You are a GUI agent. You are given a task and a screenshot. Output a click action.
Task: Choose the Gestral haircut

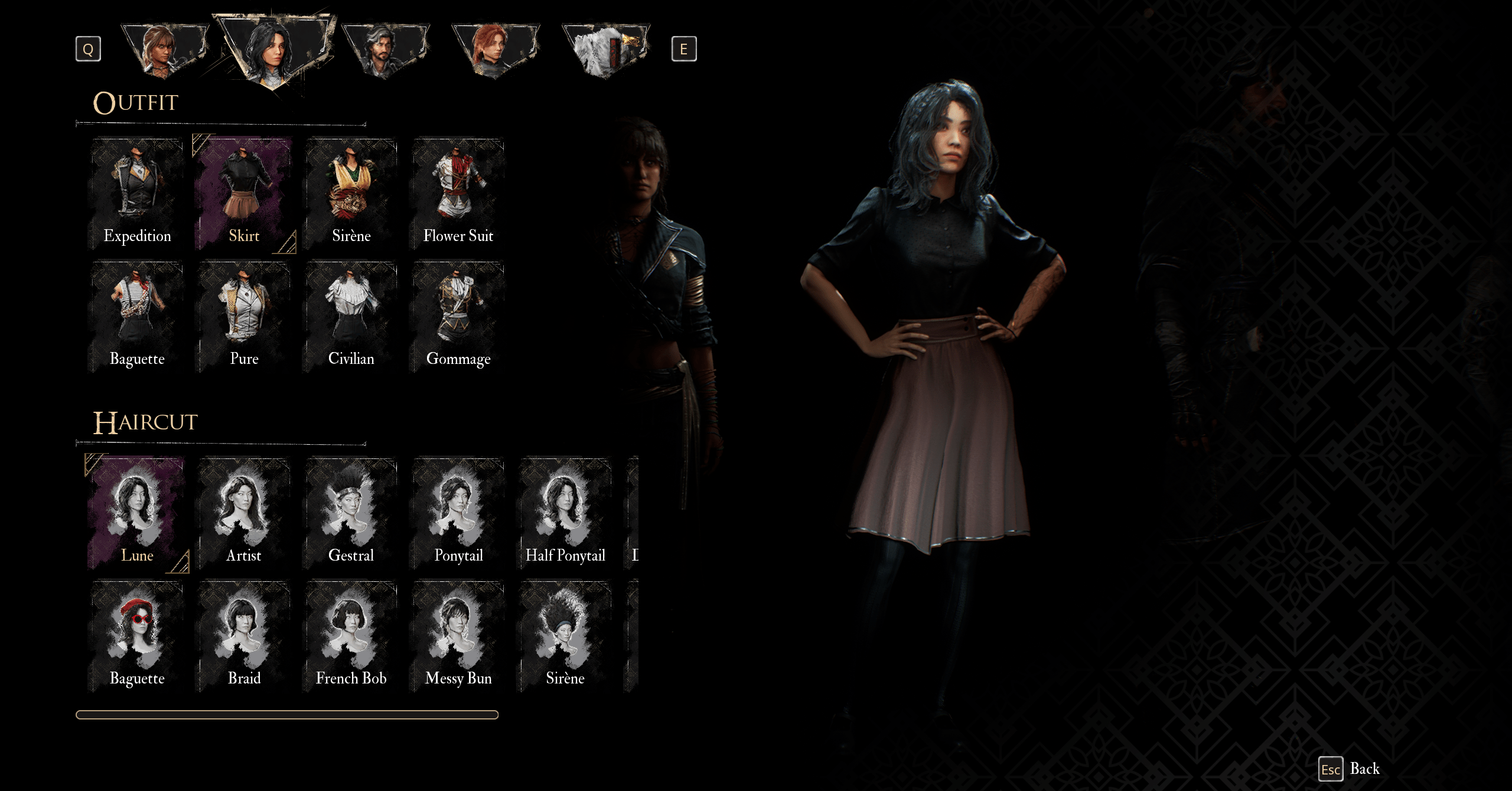(x=351, y=513)
